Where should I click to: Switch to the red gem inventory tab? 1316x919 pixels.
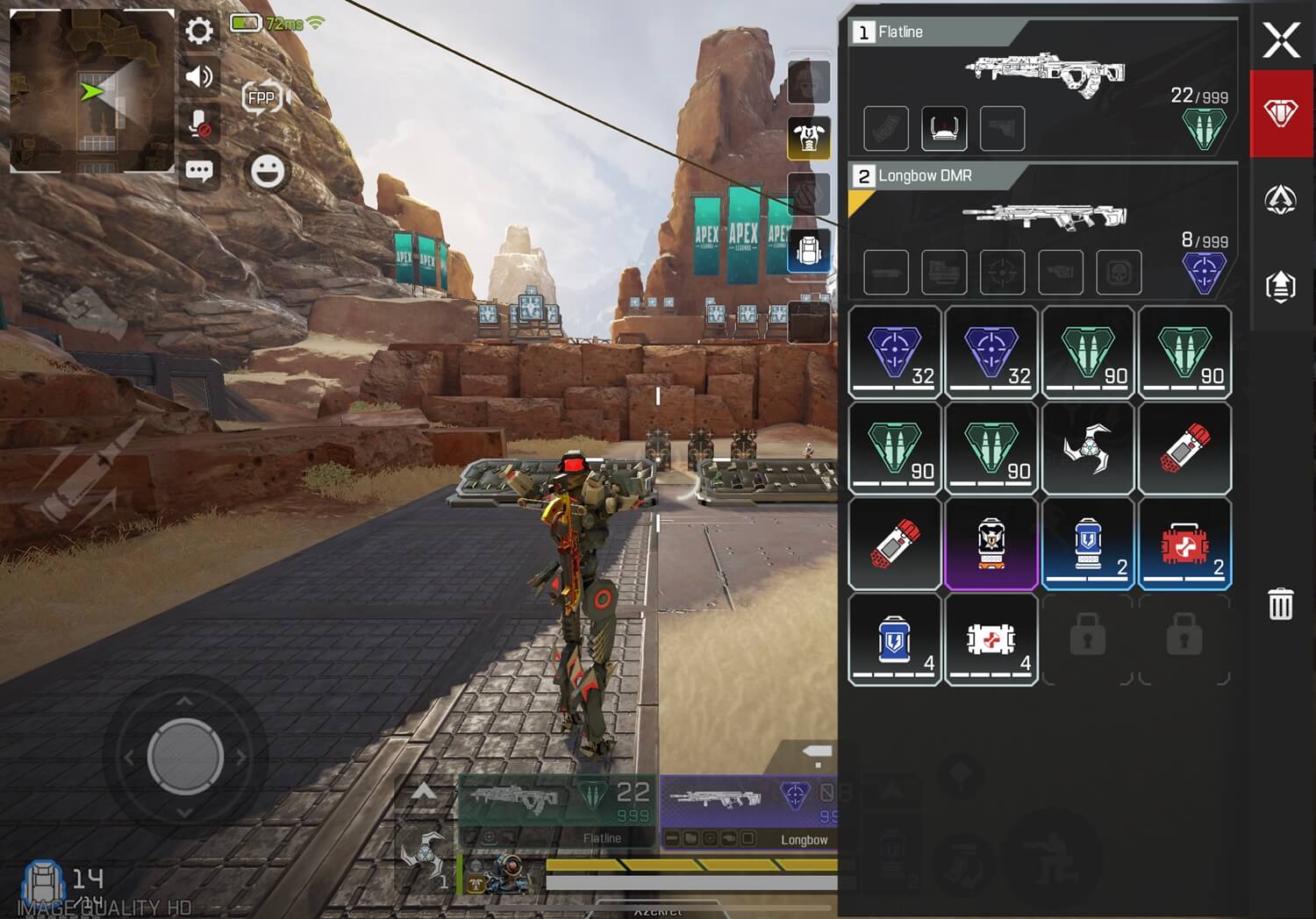(x=1281, y=114)
